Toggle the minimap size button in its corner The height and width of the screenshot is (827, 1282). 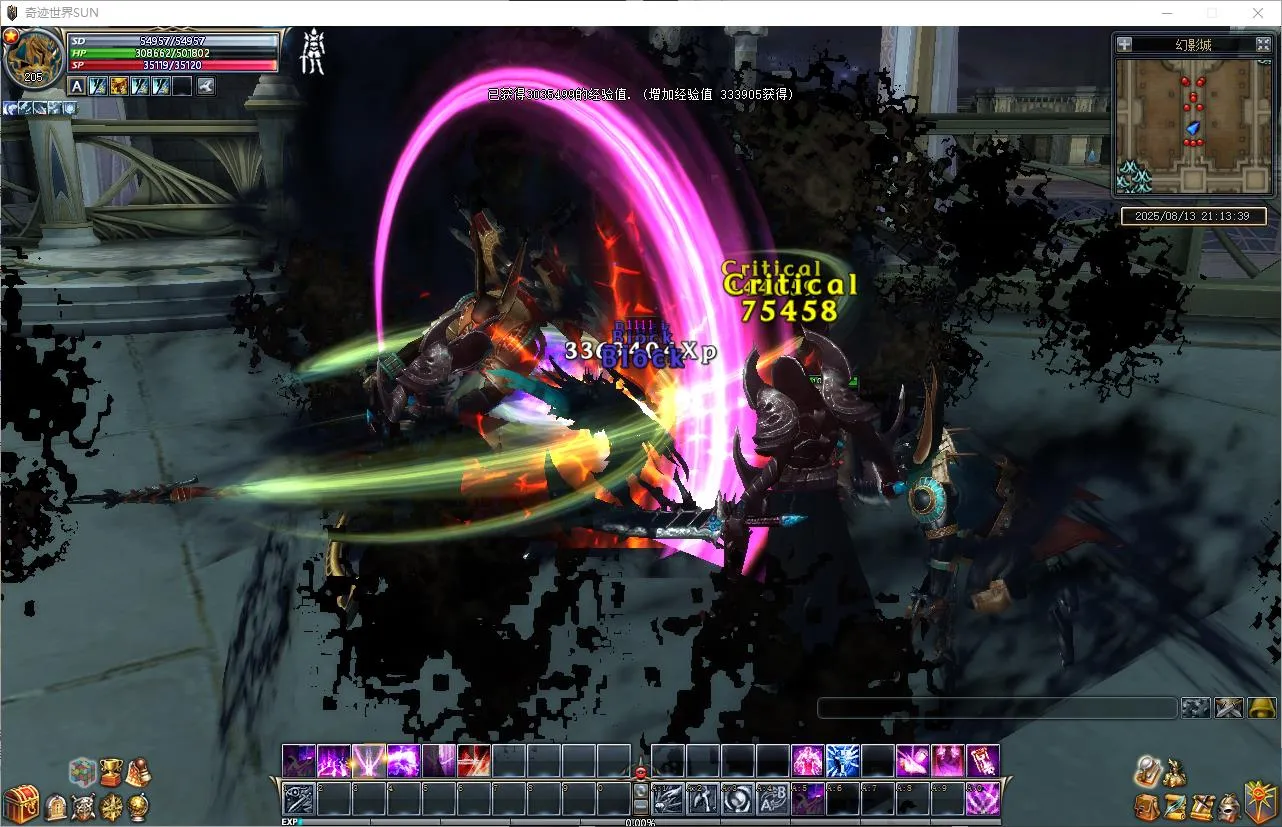[x=1263, y=44]
